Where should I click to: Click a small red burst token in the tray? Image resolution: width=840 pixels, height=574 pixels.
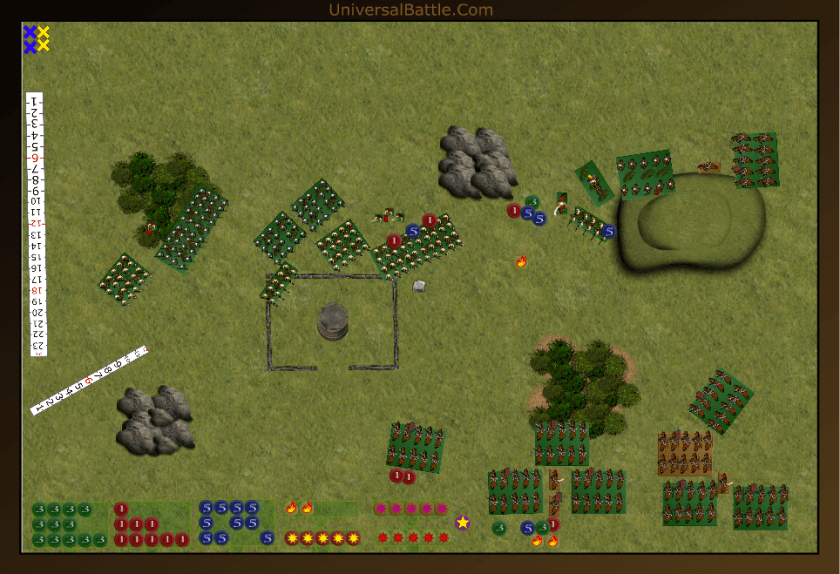point(413,538)
